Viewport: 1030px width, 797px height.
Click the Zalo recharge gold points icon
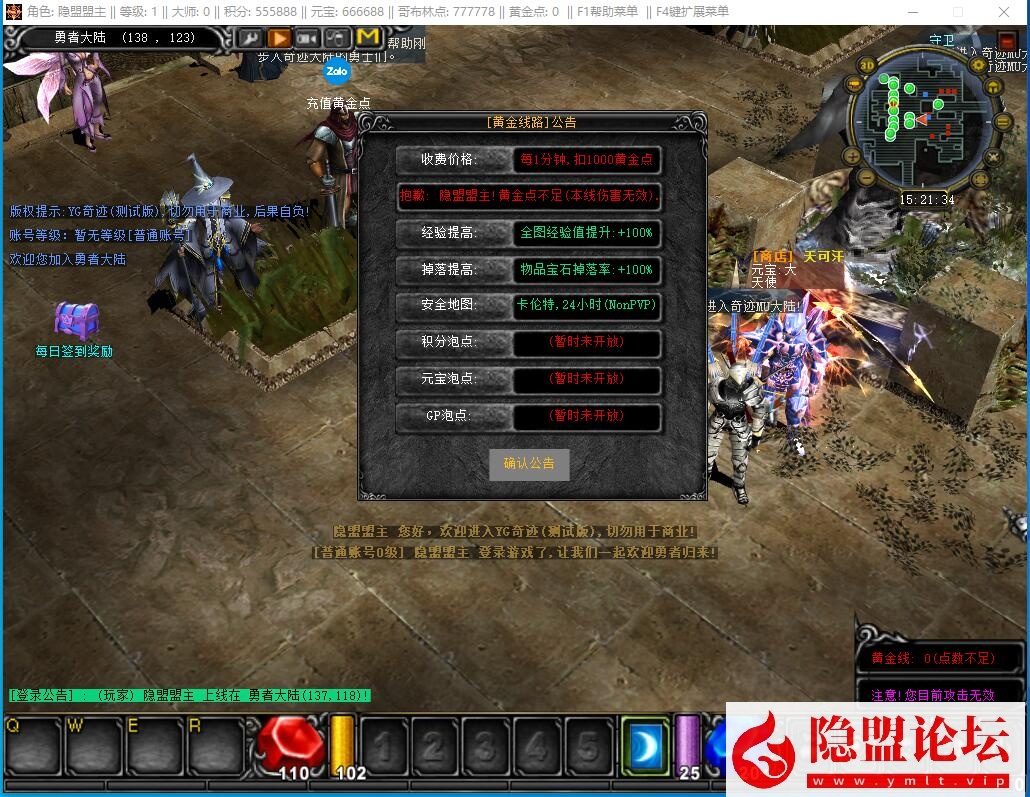point(337,72)
